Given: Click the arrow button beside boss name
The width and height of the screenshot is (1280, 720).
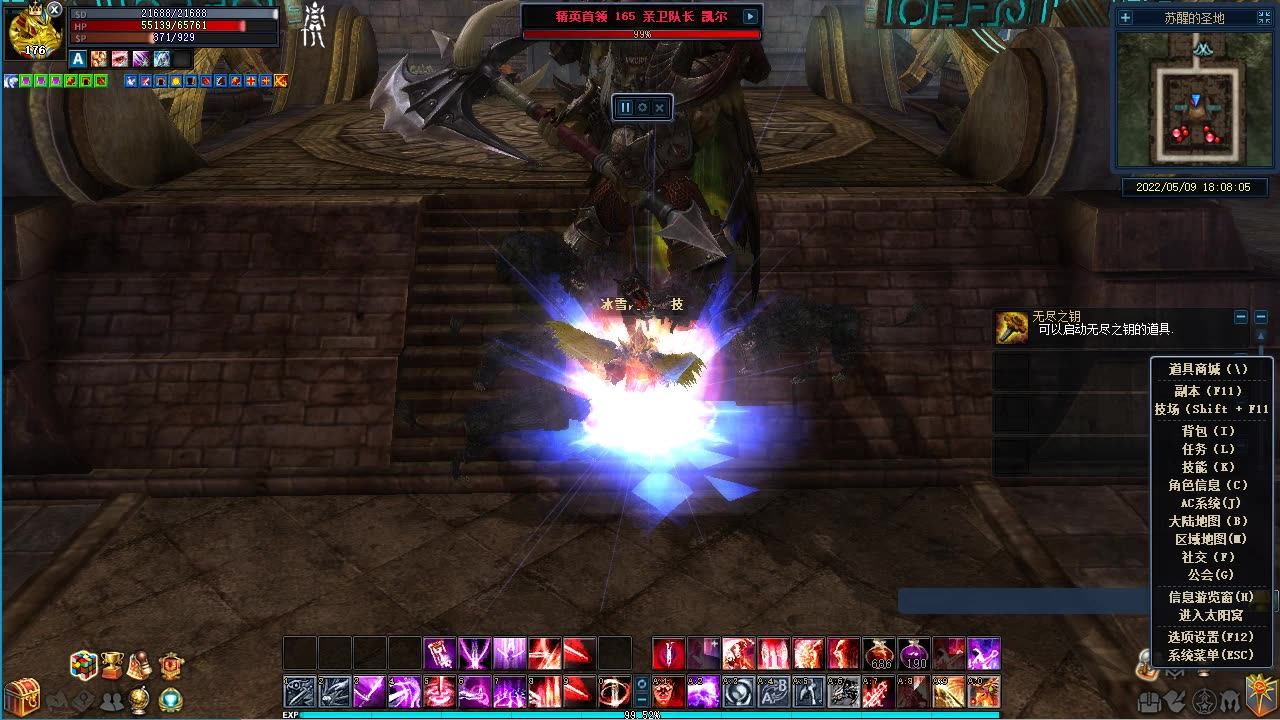Looking at the screenshot, I should pyautogui.click(x=750, y=16).
